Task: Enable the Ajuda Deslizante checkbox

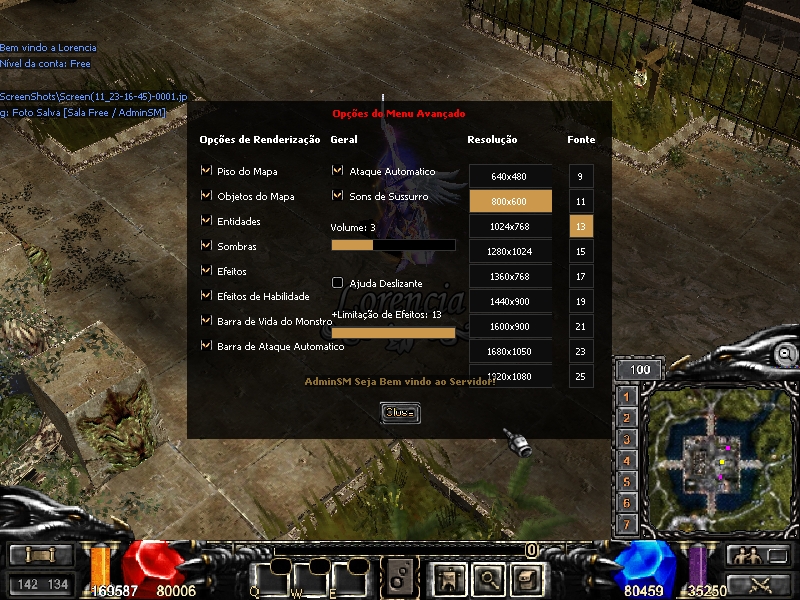Action: (x=338, y=283)
